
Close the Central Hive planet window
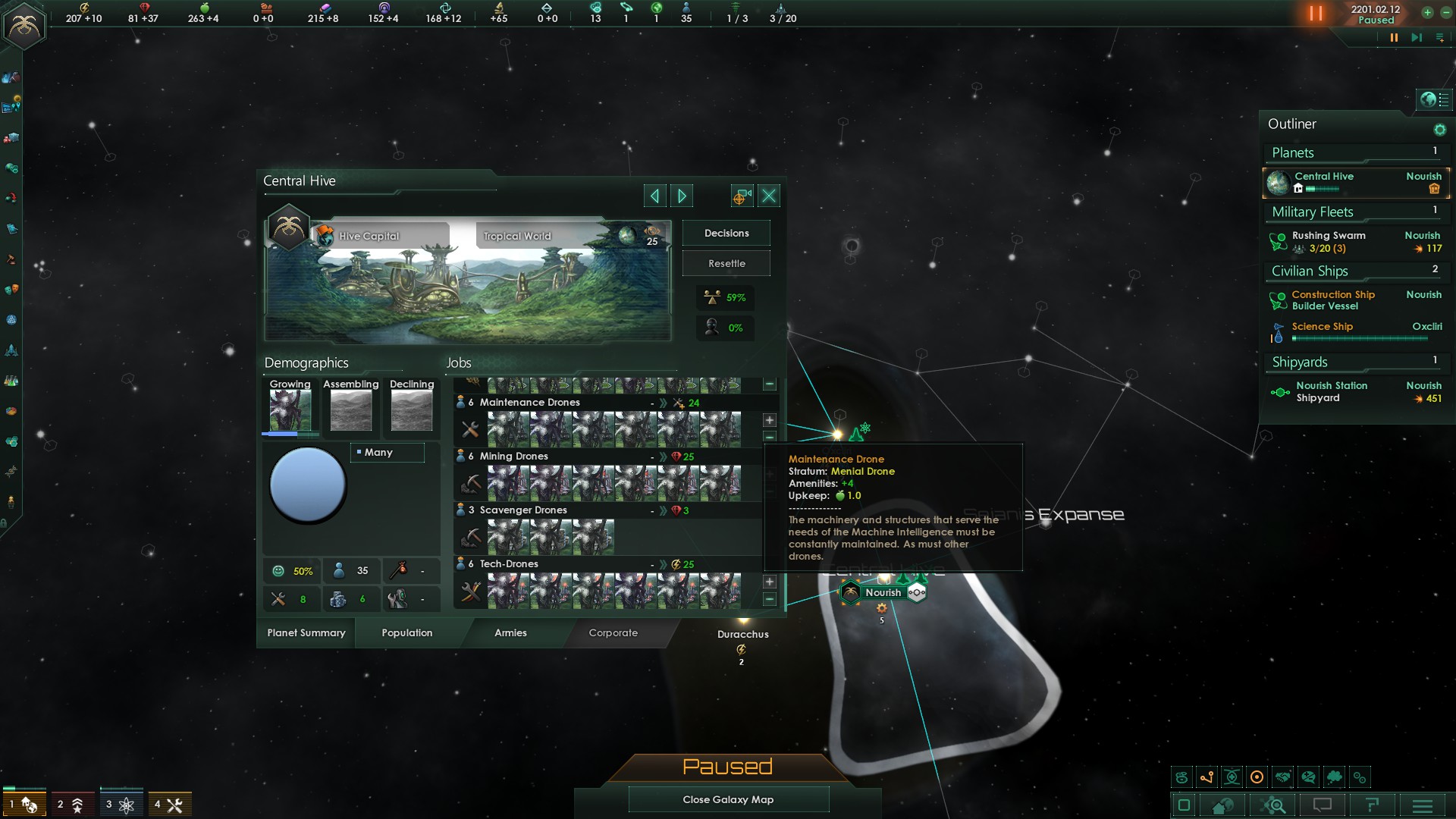[769, 196]
